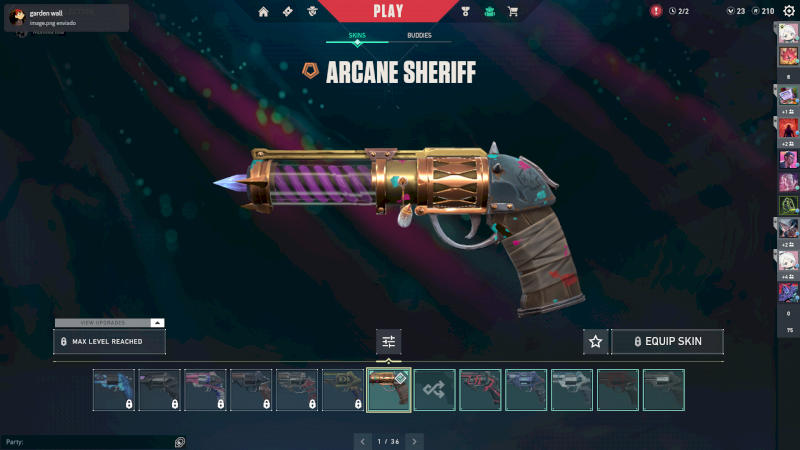Switch to the Buddies tab
The image size is (800, 450).
419,36
